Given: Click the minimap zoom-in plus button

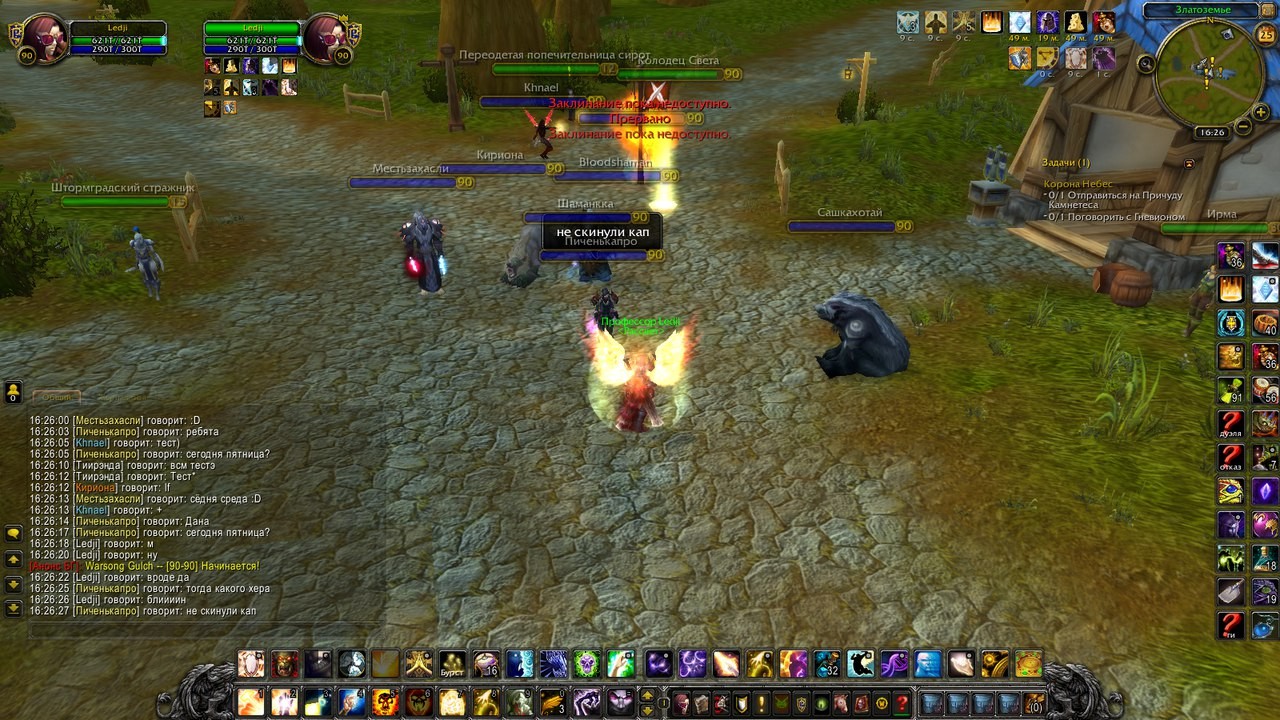Looking at the screenshot, I should click(x=1261, y=113).
